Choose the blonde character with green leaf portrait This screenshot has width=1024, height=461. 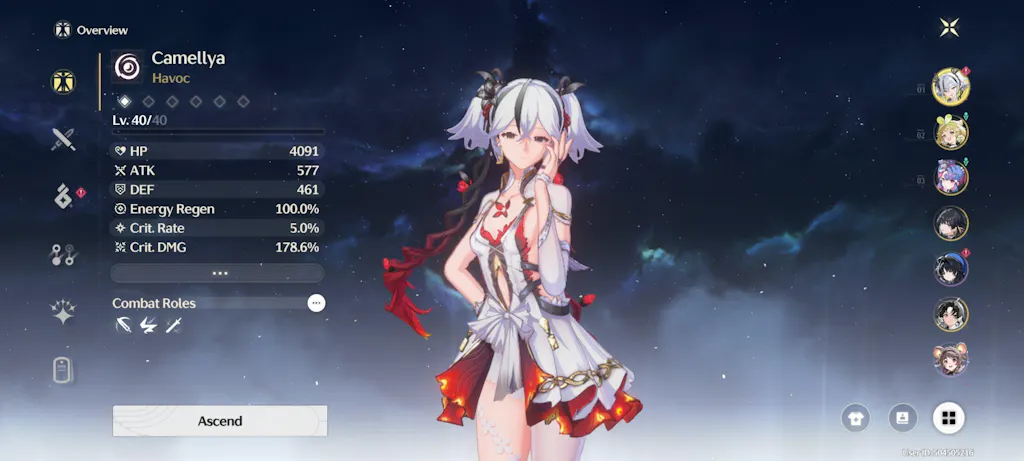click(x=950, y=132)
